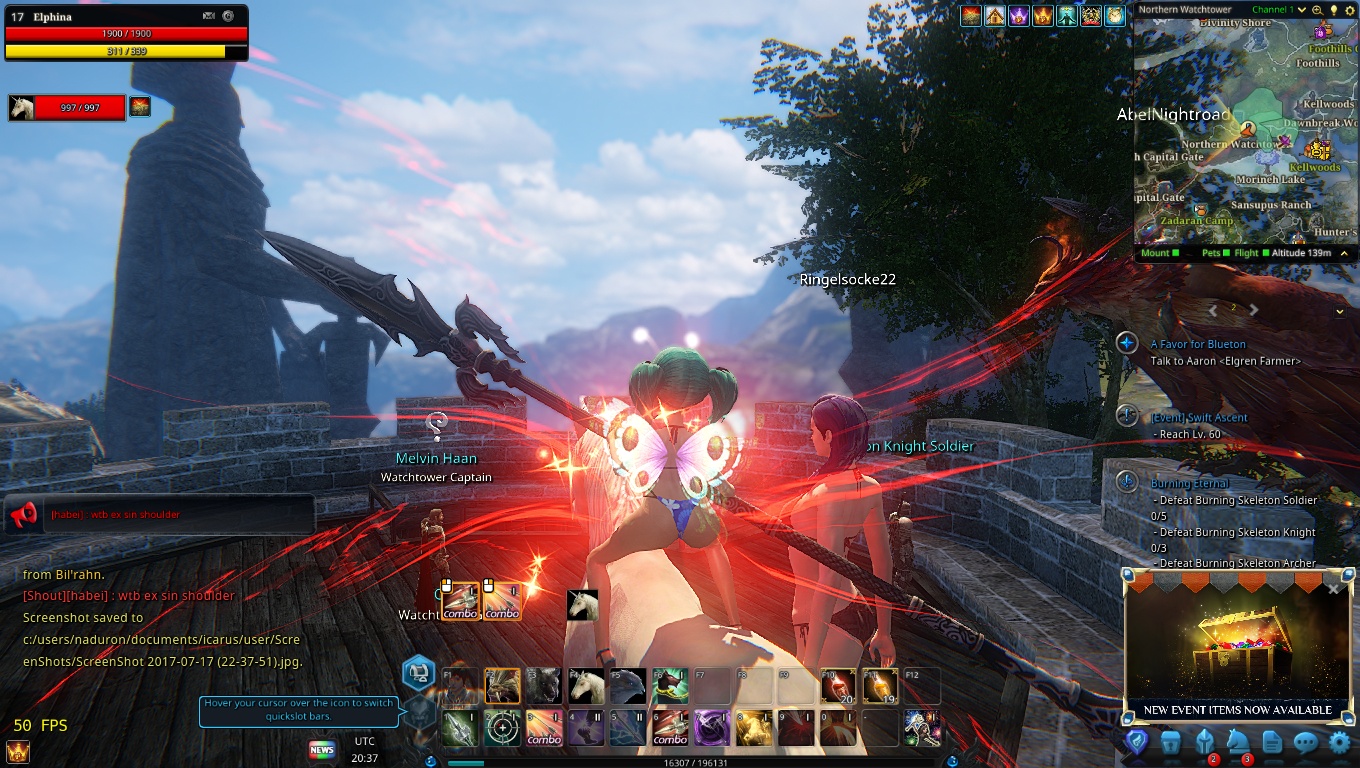Select the black wolf slot in F3
1360x768 pixels.
(543, 686)
